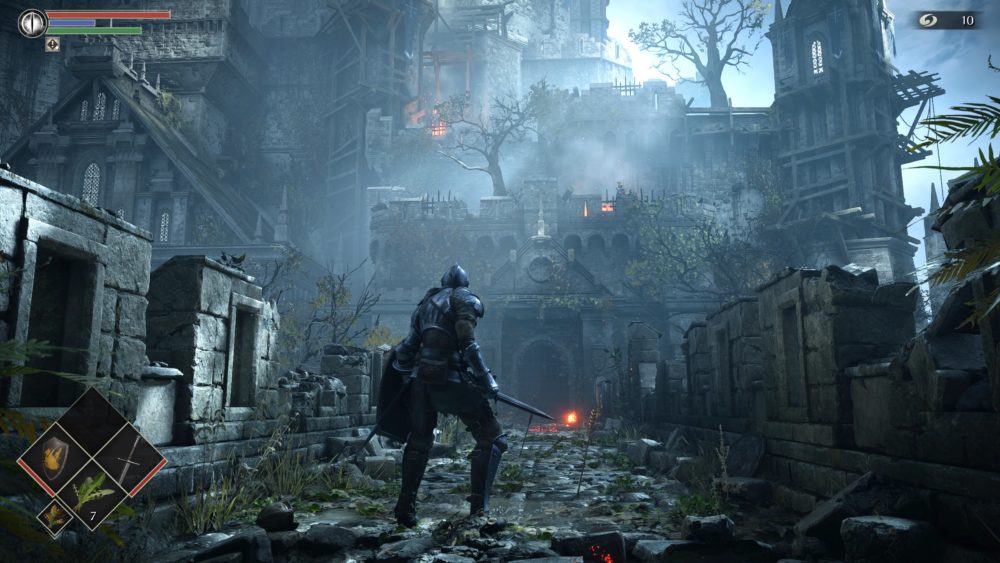1000x563 pixels.
Task: Select the longsword weapon slot
Action: 129,459
